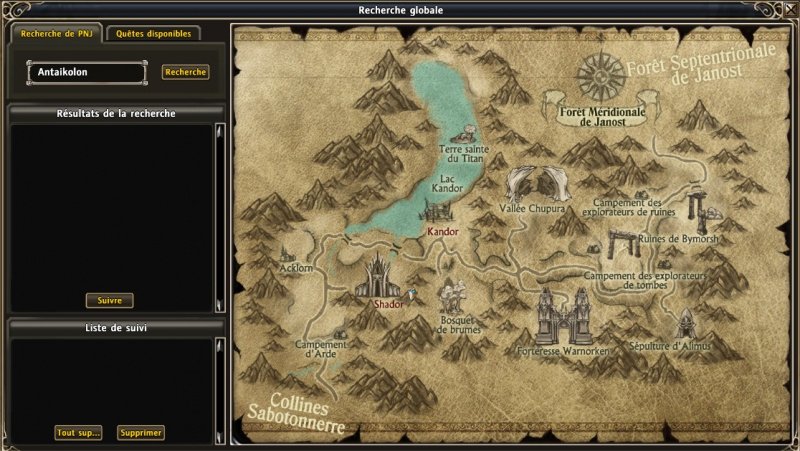Hit the Suivre button under search results
The height and width of the screenshot is (451, 800).
[x=109, y=300]
